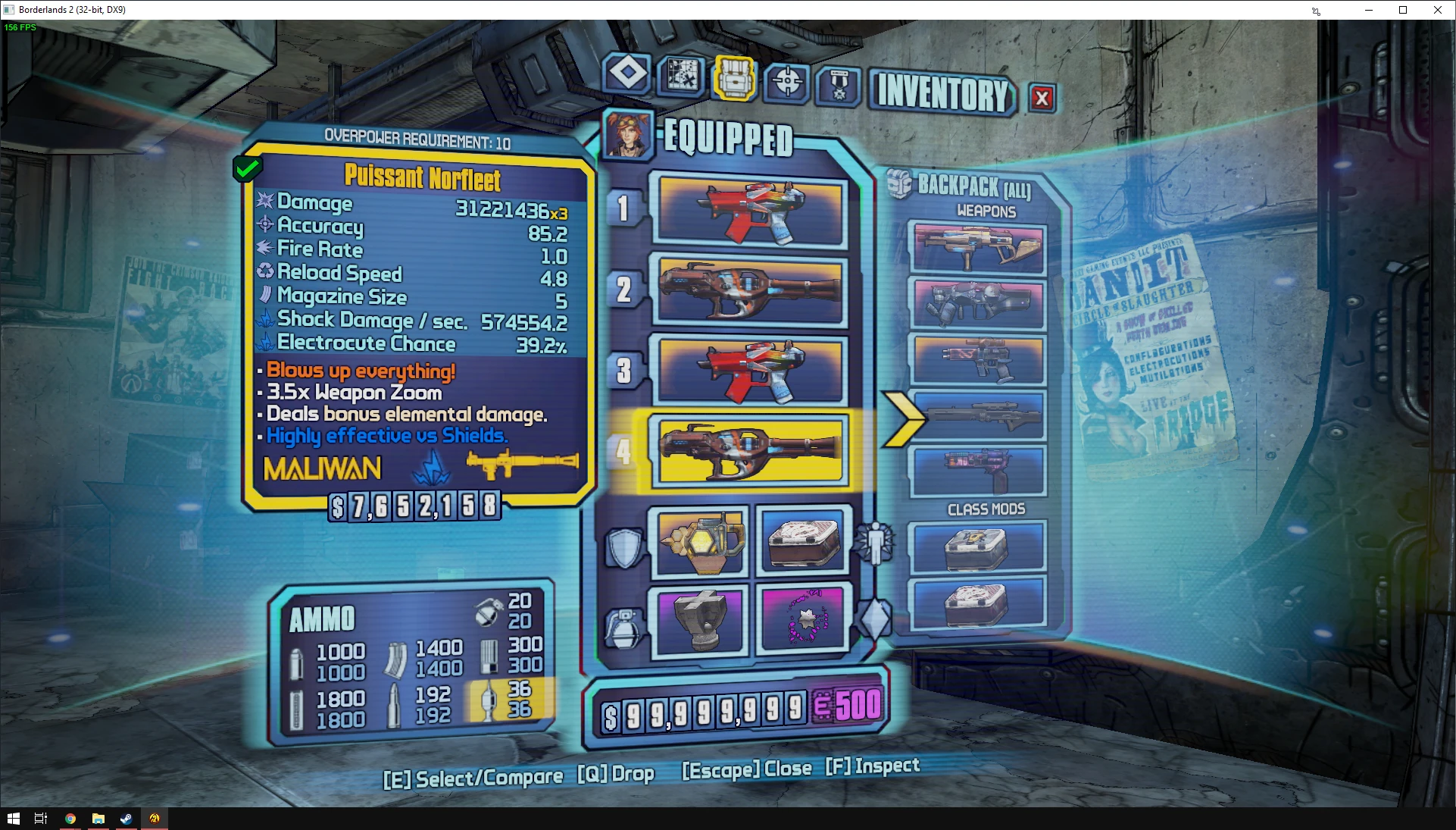The height and width of the screenshot is (830, 1456).
Task: Switch to the Map tab
Action: coord(682,76)
